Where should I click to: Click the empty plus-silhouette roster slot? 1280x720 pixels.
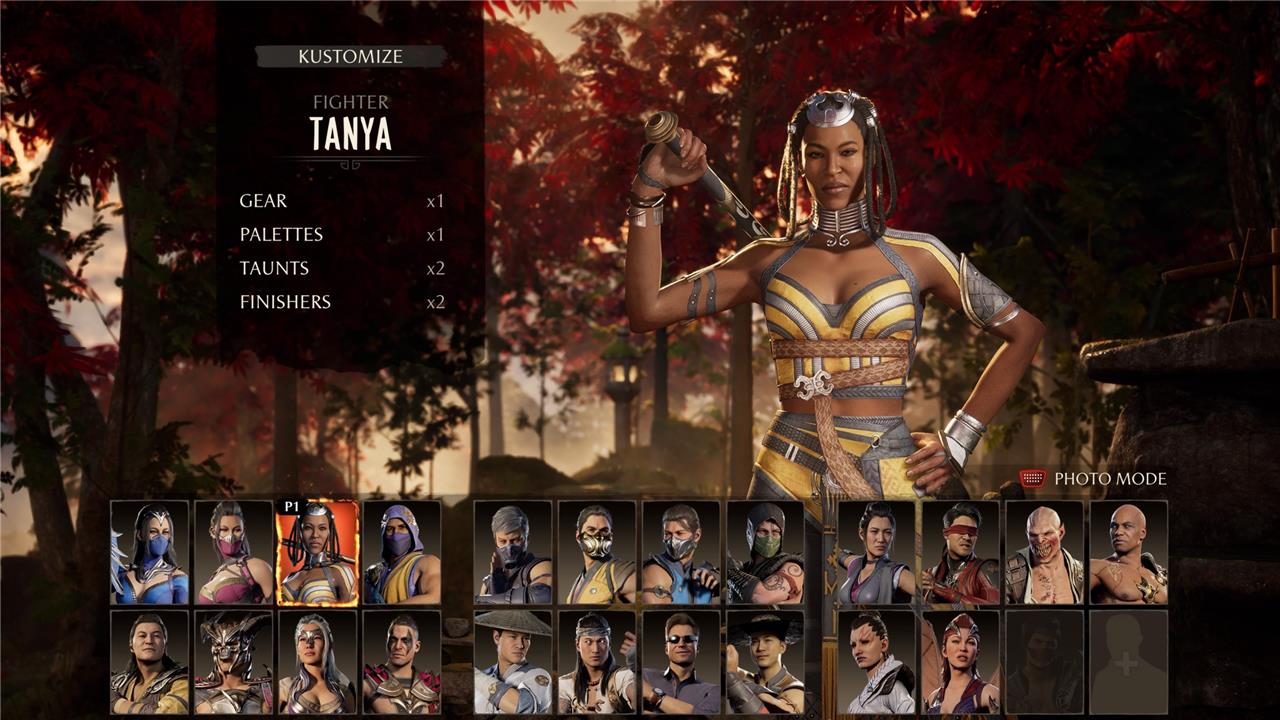[1128, 662]
